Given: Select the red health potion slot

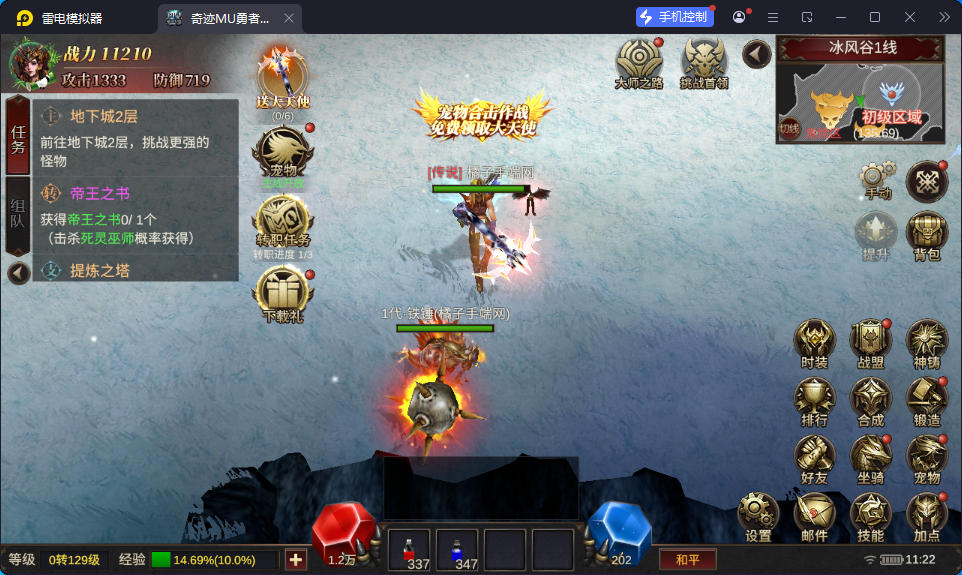Looking at the screenshot, I should click(408, 550).
